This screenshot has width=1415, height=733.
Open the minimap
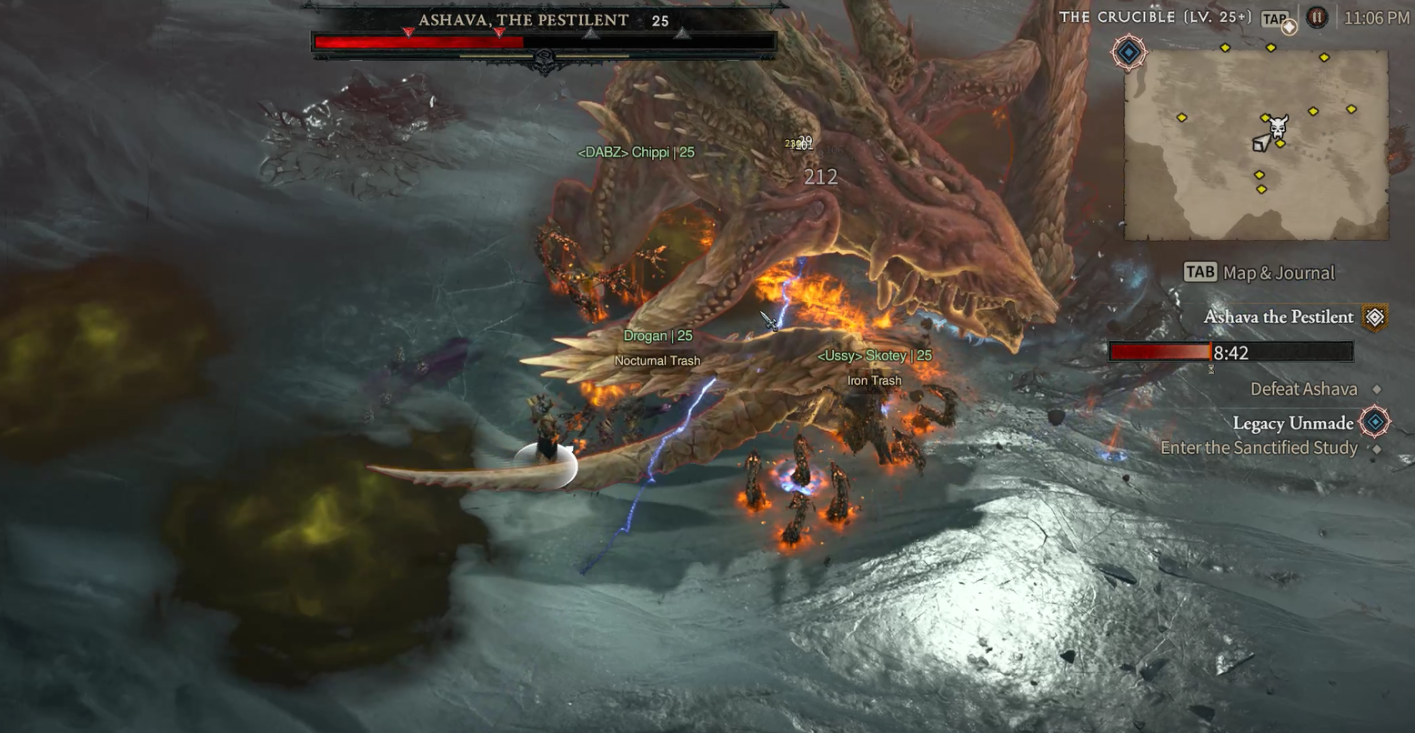coord(1256,146)
